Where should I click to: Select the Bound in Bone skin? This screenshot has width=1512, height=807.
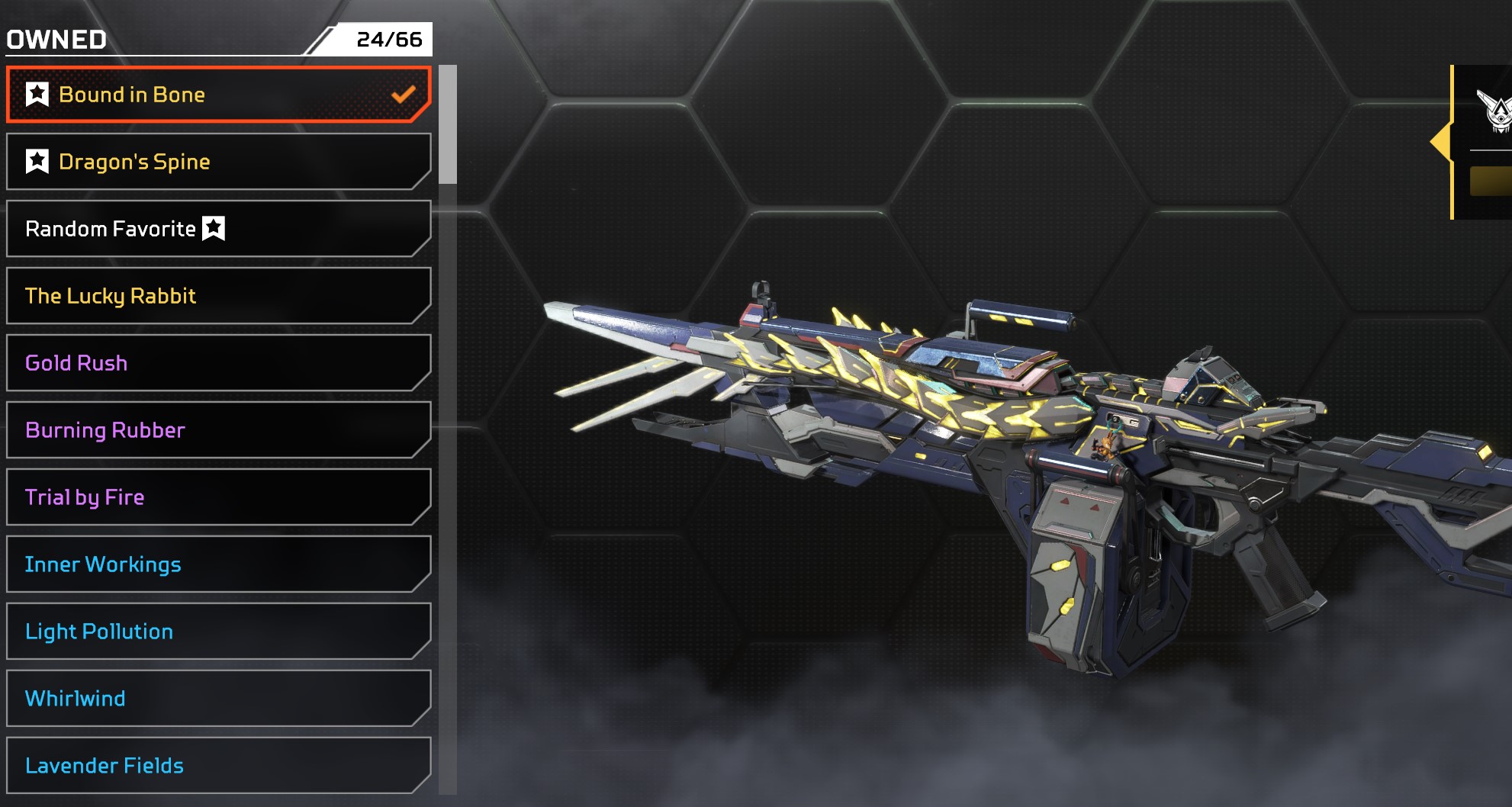pos(218,95)
